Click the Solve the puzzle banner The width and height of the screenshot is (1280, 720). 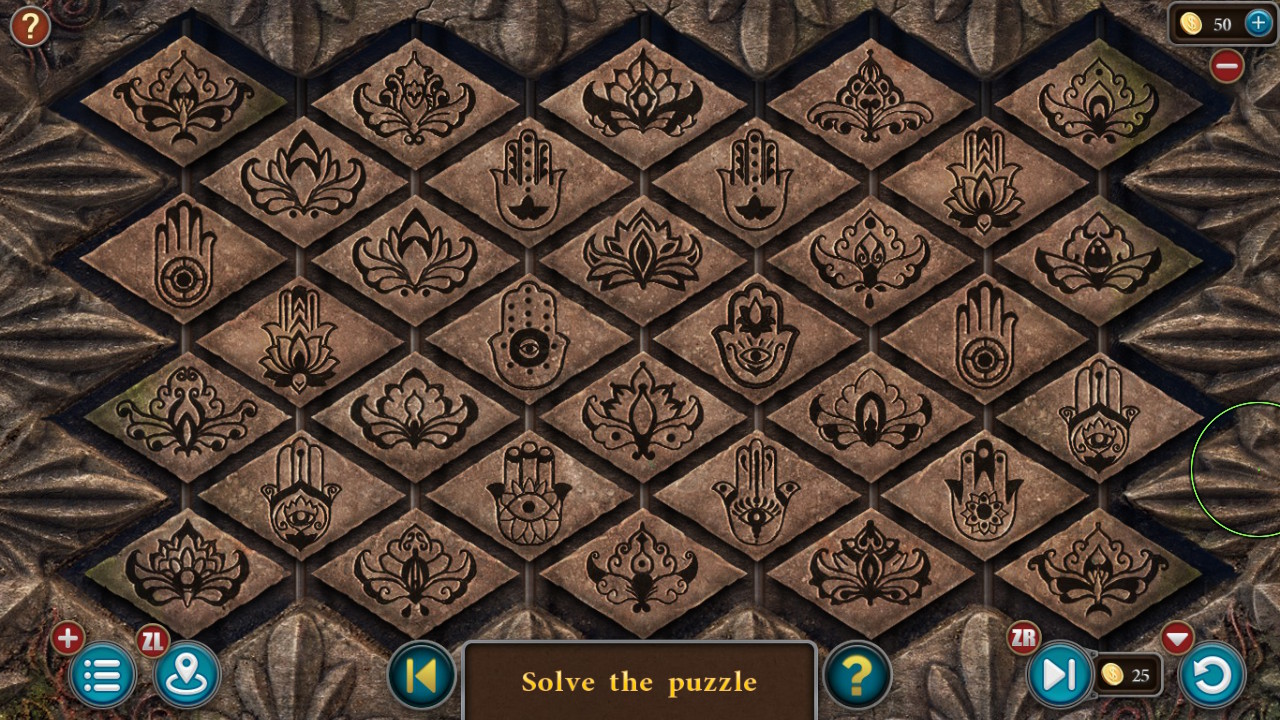(x=640, y=682)
